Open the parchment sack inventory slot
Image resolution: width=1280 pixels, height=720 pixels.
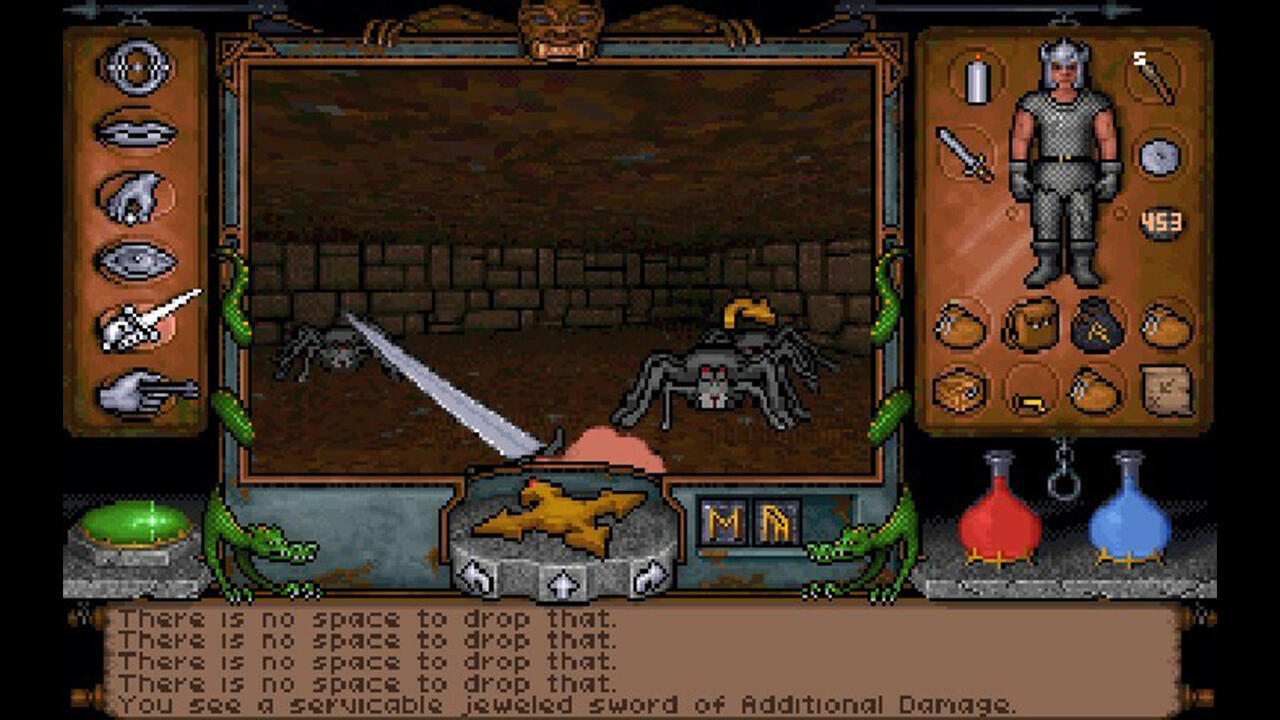click(1162, 395)
